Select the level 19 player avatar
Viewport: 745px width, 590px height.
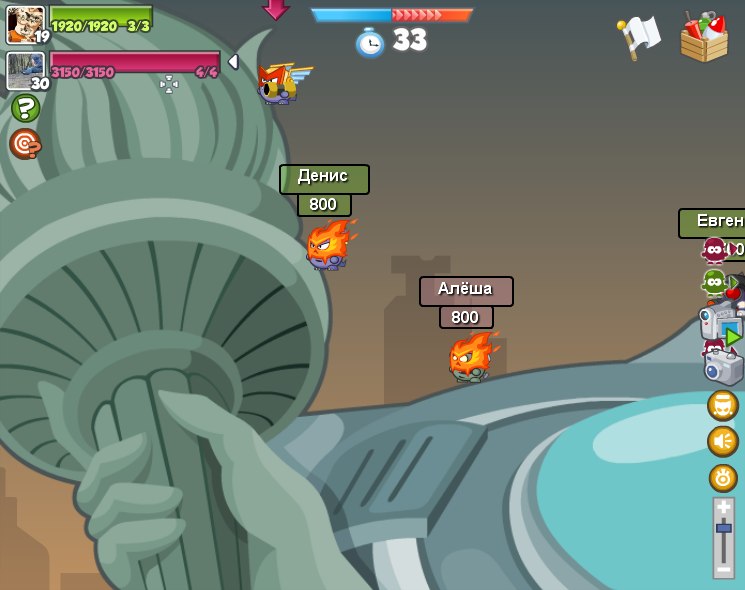coord(25,24)
